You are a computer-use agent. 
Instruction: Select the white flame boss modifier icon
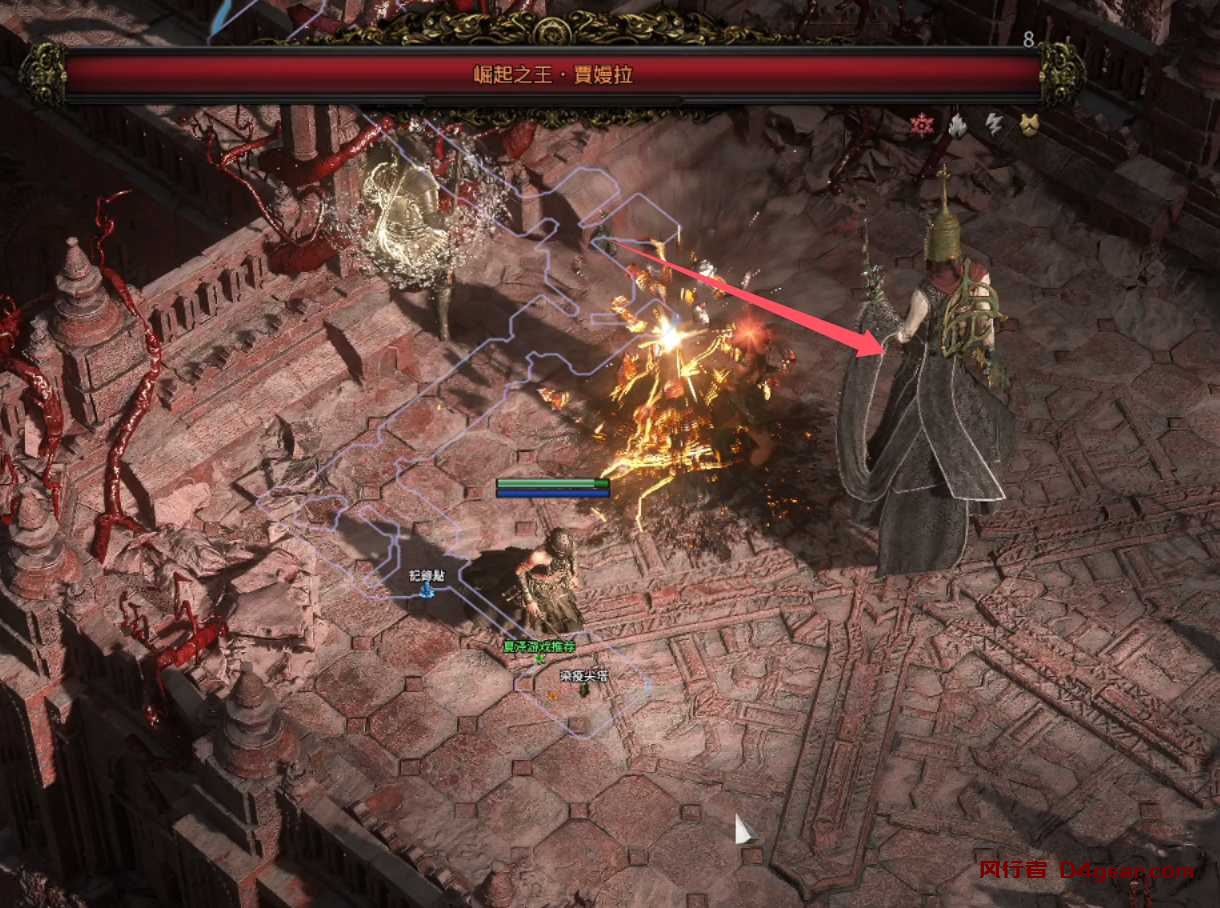coord(957,125)
